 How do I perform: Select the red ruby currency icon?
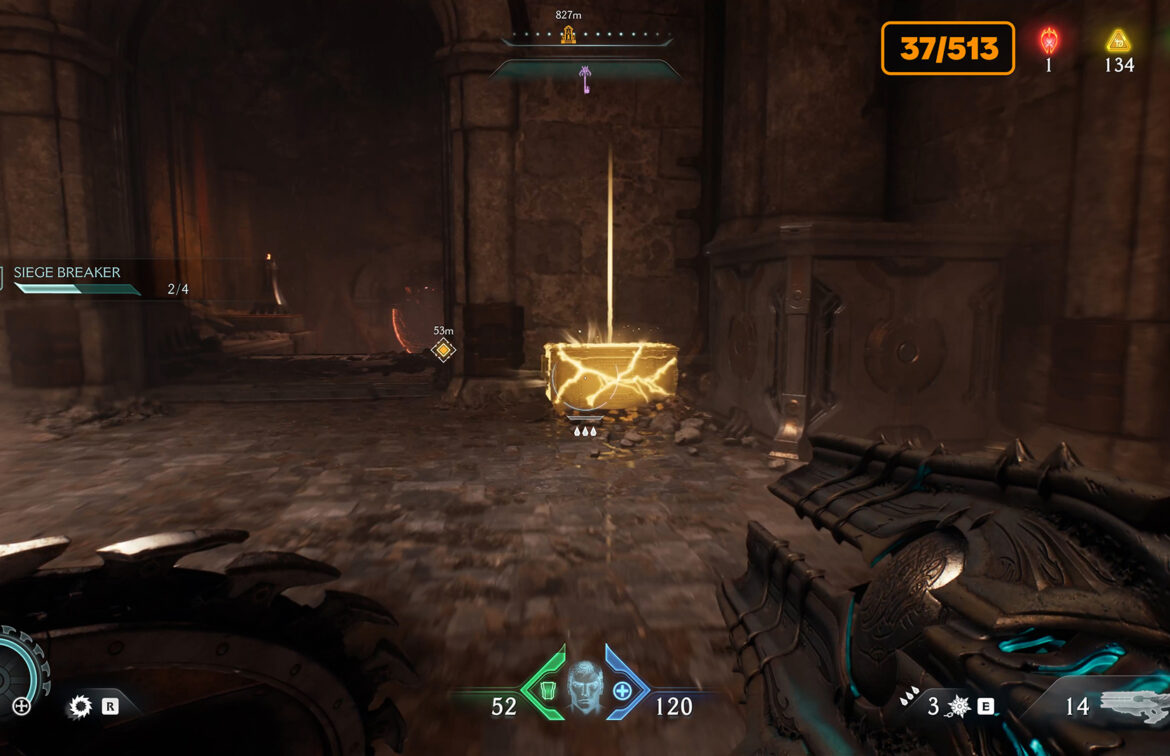[x=1049, y=41]
